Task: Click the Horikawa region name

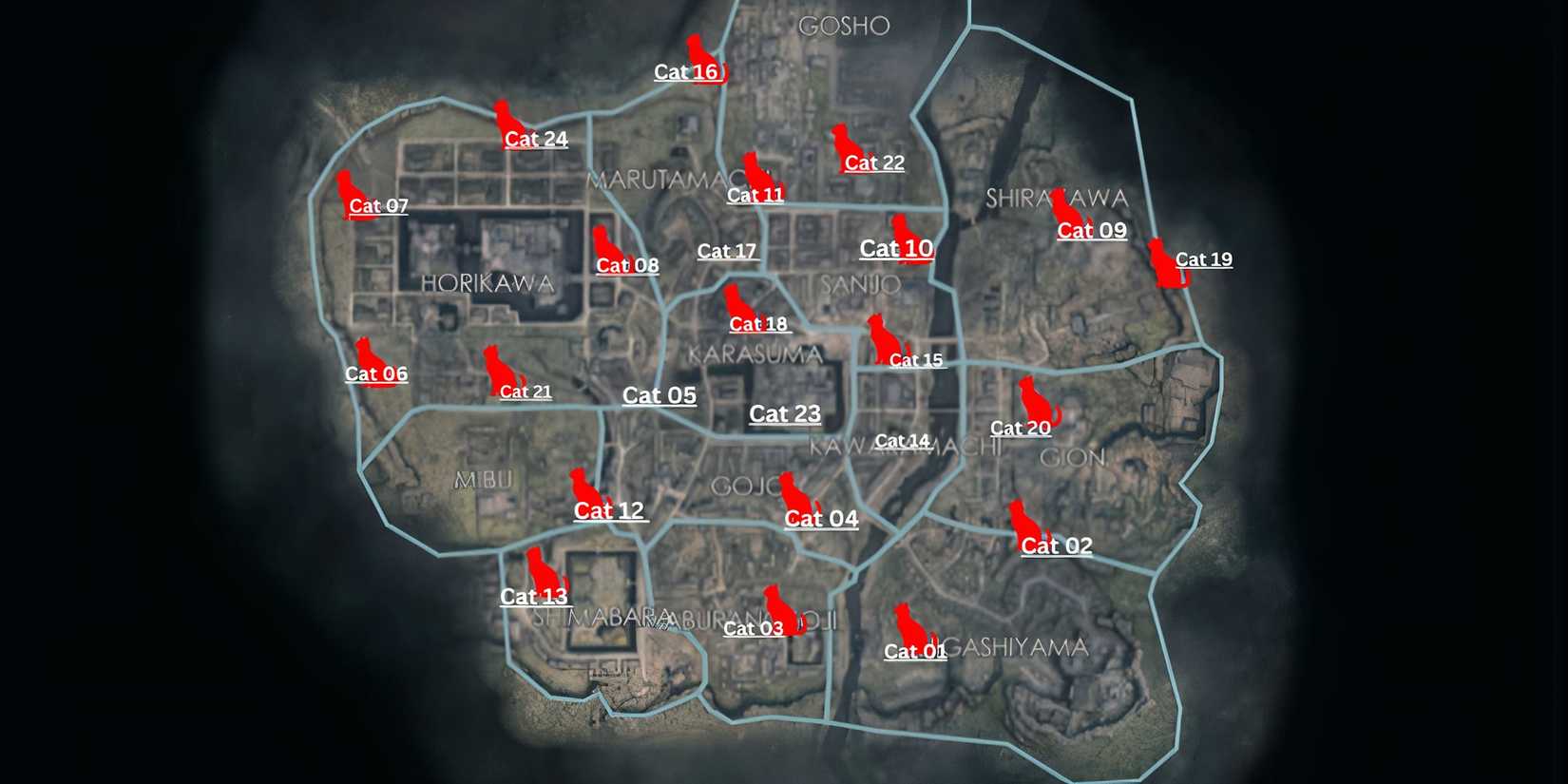Action: 490,283
